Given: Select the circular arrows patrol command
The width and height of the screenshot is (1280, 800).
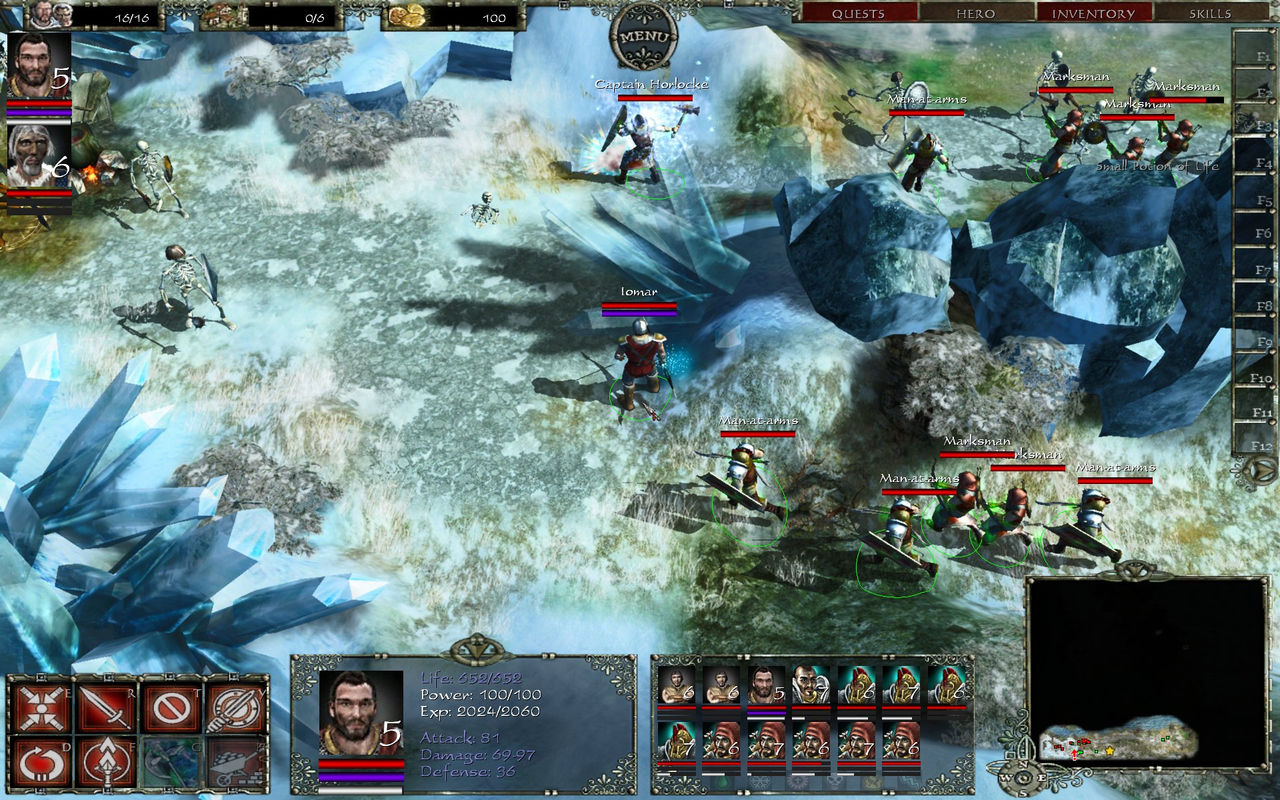Looking at the screenshot, I should [x=43, y=764].
